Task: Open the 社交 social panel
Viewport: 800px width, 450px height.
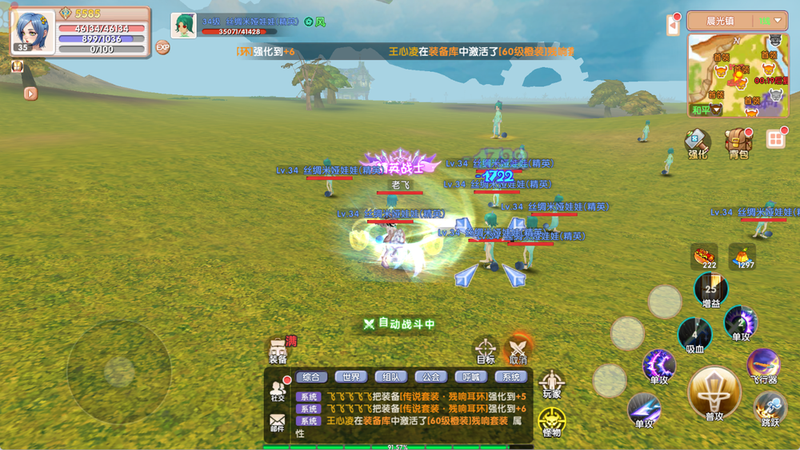Action: tap(278, 390)
